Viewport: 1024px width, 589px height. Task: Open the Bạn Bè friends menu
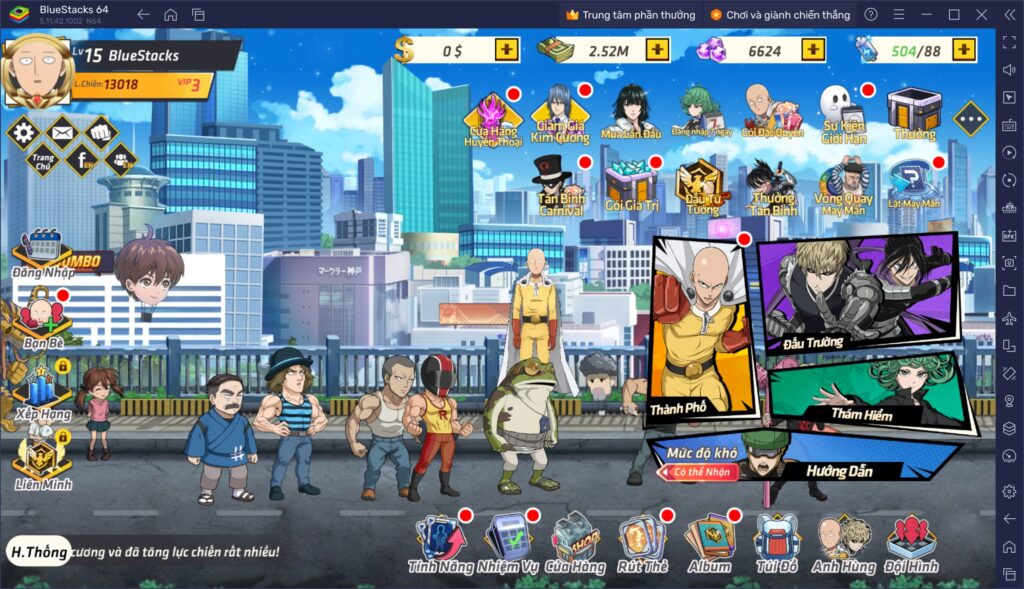click(43, 319)
